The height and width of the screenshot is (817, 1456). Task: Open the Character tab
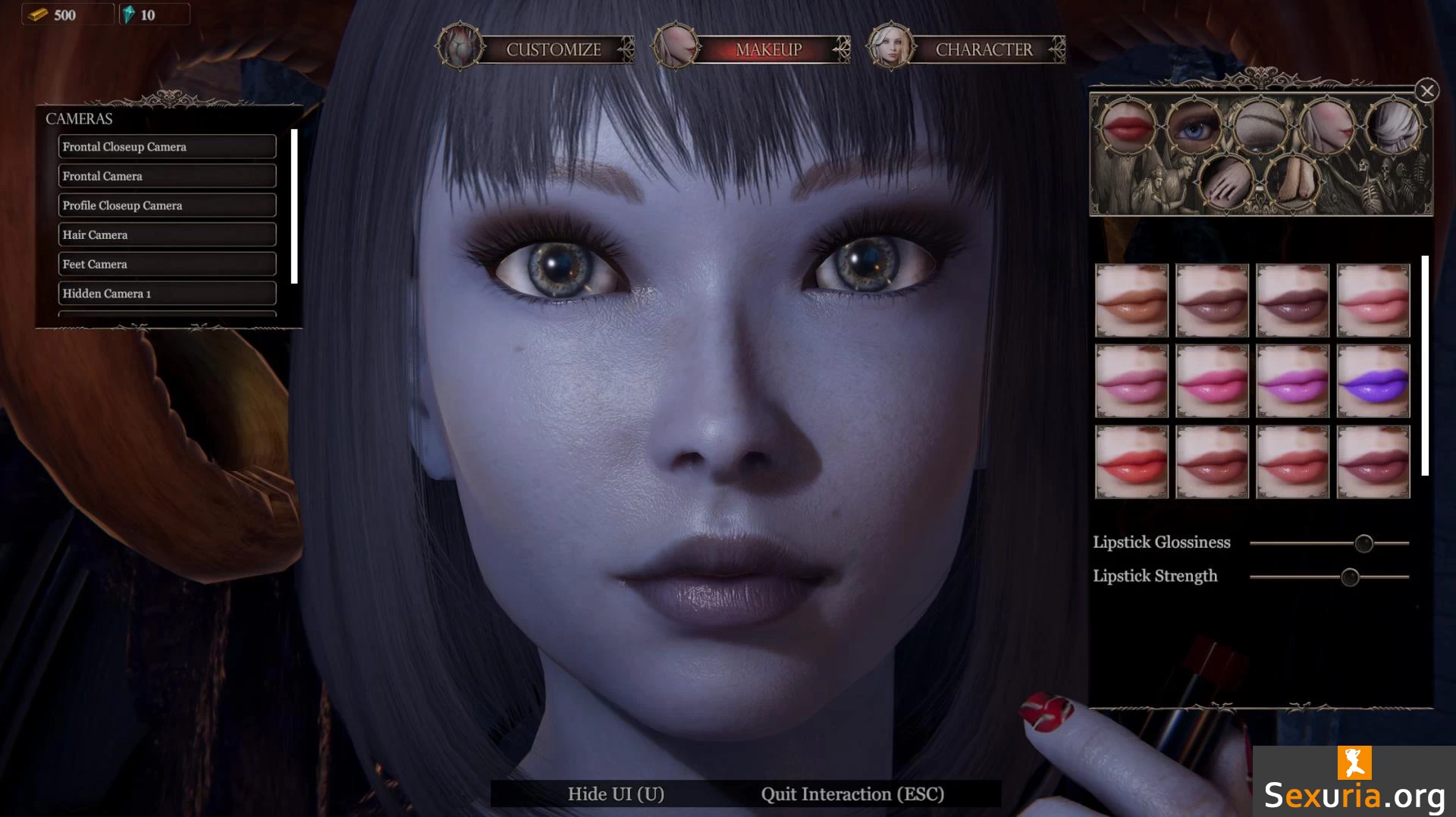(x=983, y=49)
